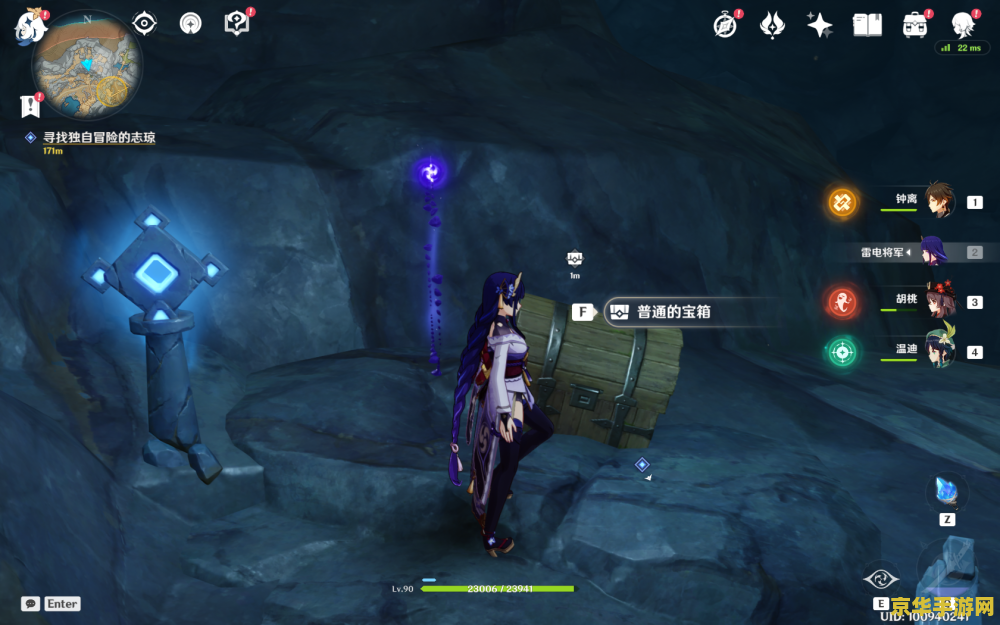The width and height of the screenshot is (1000, 625).
Task: Activate the eye-shaped Elemental Sight icon
Action: point(145,23)
